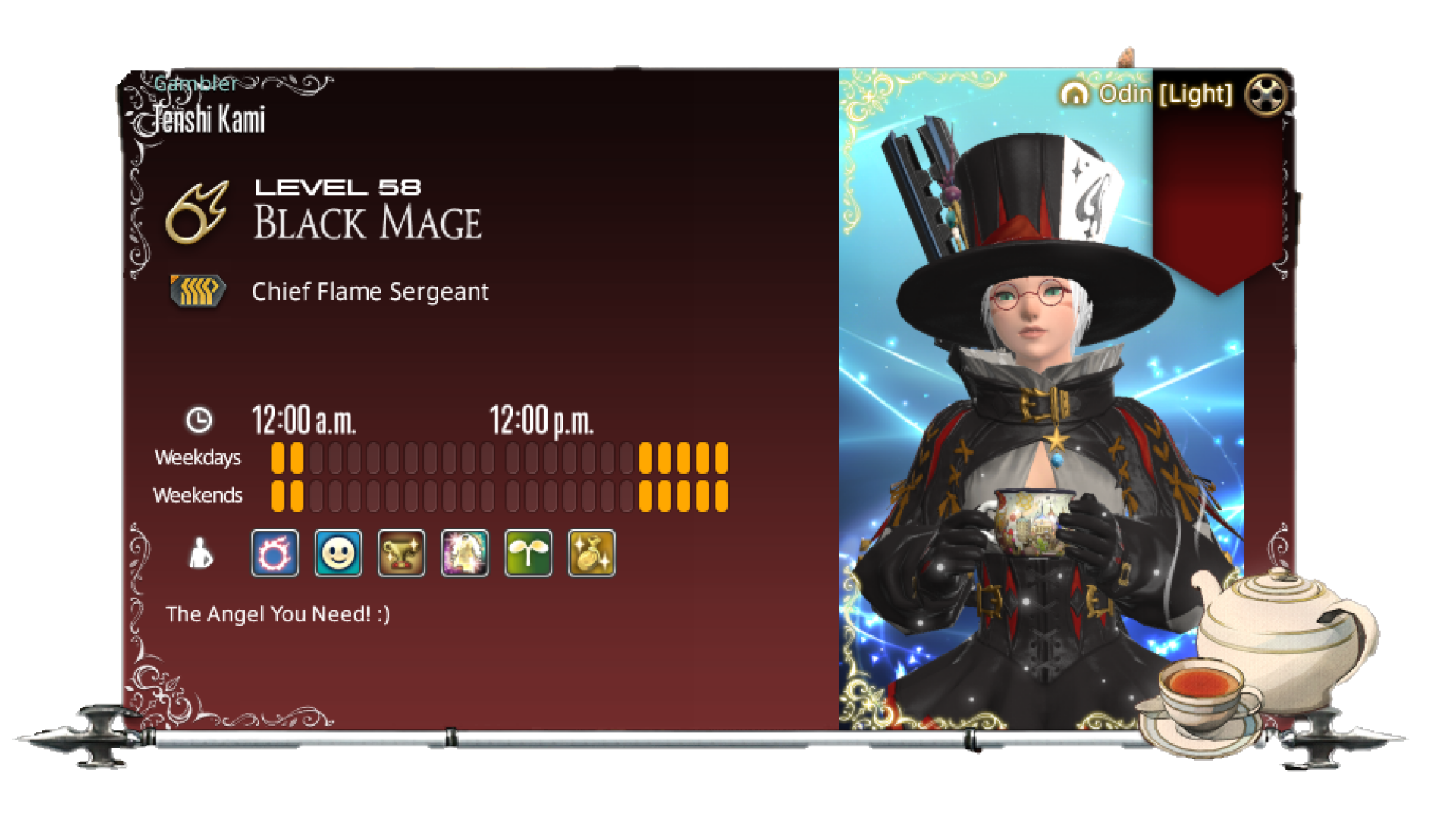Open the golden trophy achievements icon

[401, 551]
